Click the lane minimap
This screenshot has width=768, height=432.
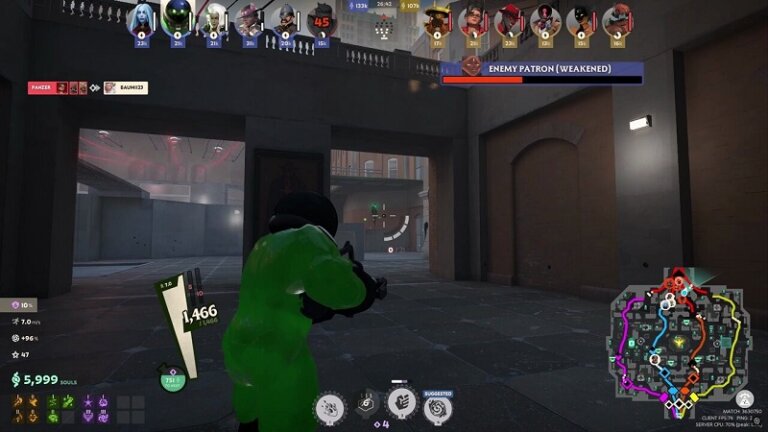[x=680, y=343]
